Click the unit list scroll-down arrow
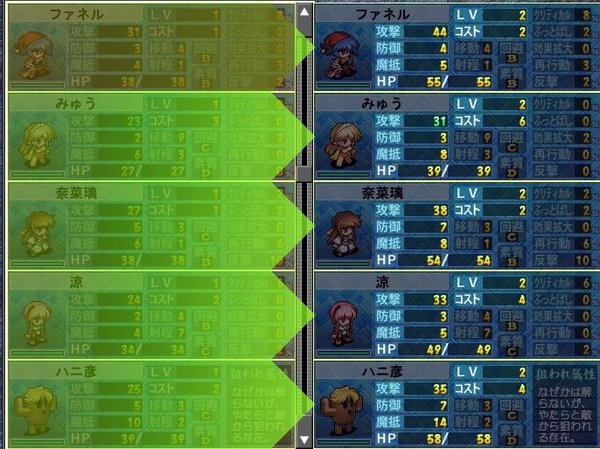Screen dimensions: 600x449 [x=305, y=438]
